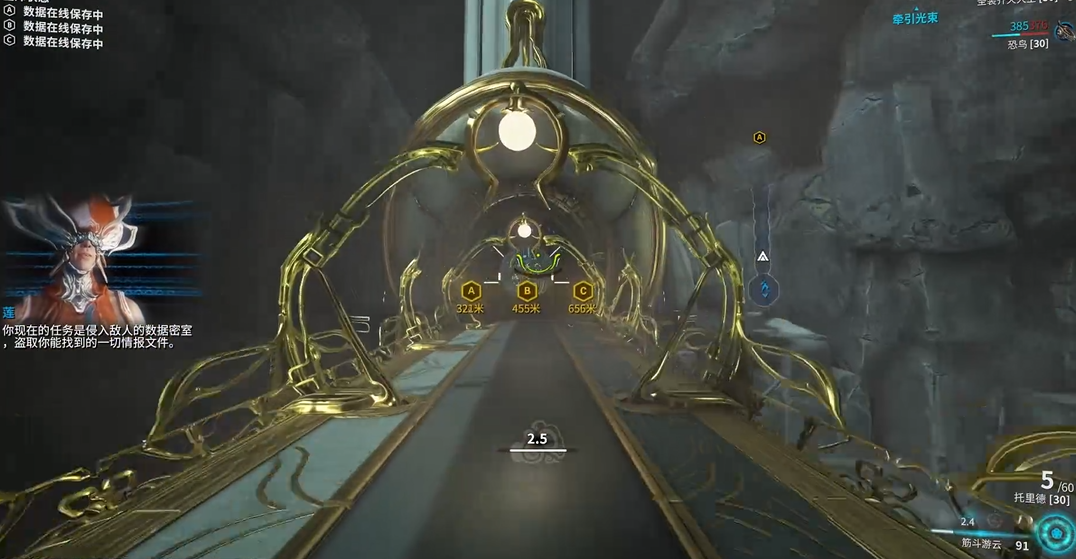Select the B waypoint marker at 455米
Viewport: 1076px width, 559px height.
click(x=526, y=292)
